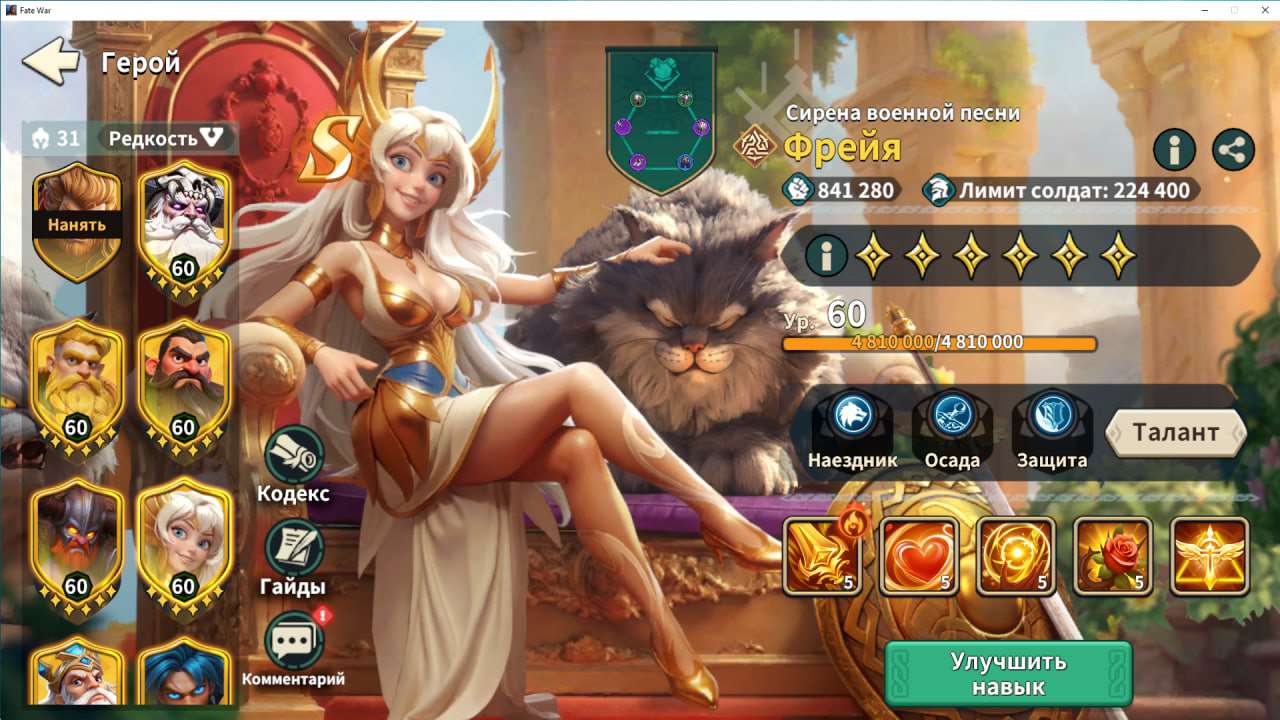The width and height of the screenshot is (1280, 720).
Task: Open hero info with the round i icon
Action: 1174,150
